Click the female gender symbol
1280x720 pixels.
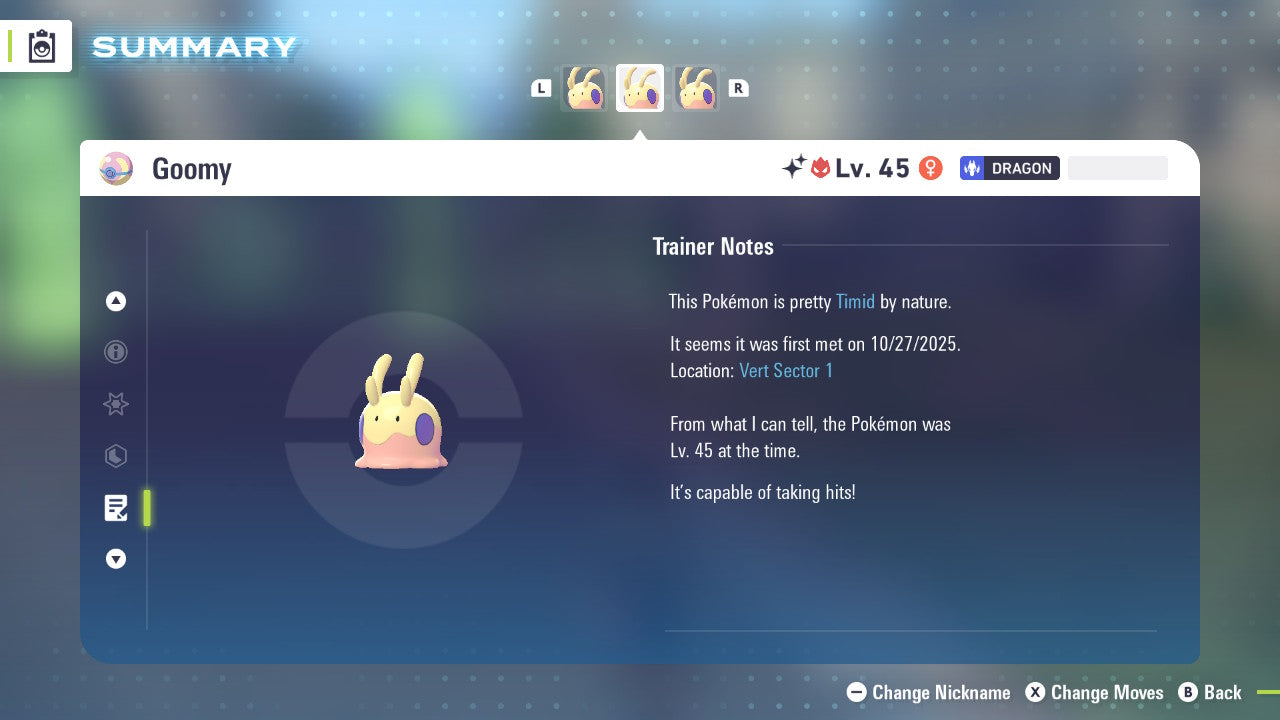pos(930,168)
